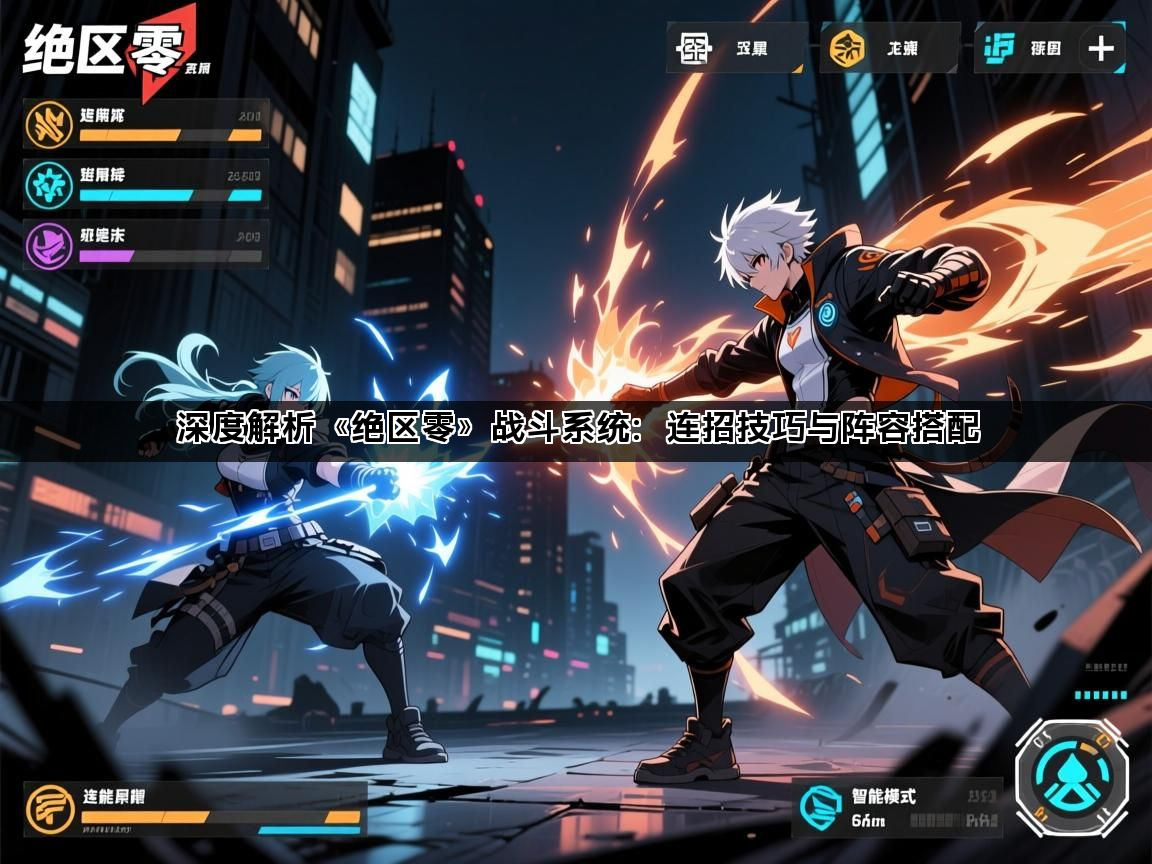Open the white square emblem menu button

click(736, 47)
